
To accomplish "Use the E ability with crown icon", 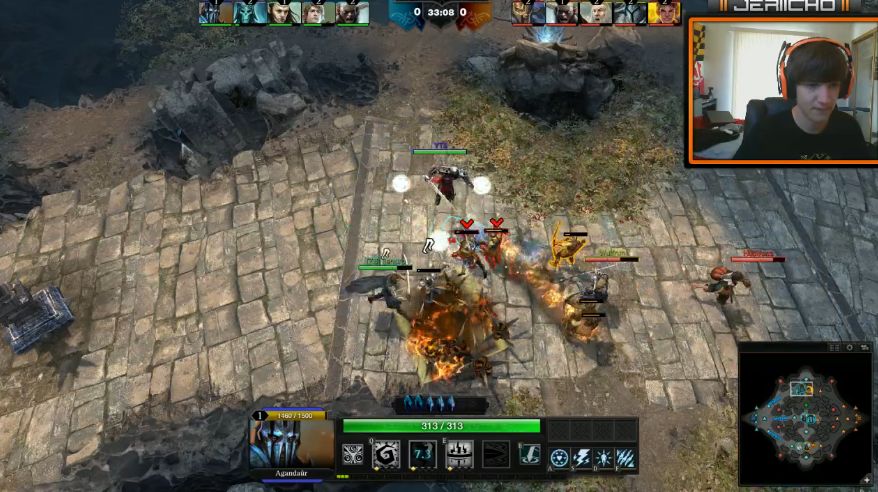I will [x=458, y=455].
